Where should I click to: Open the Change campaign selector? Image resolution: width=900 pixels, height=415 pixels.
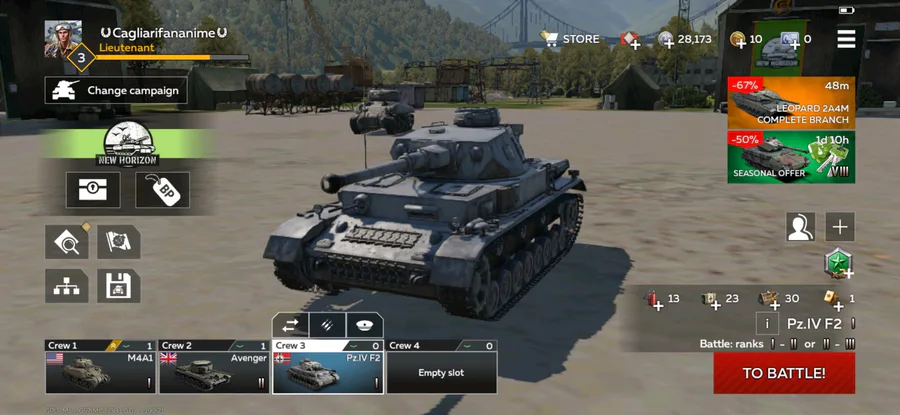pos(113,90)
